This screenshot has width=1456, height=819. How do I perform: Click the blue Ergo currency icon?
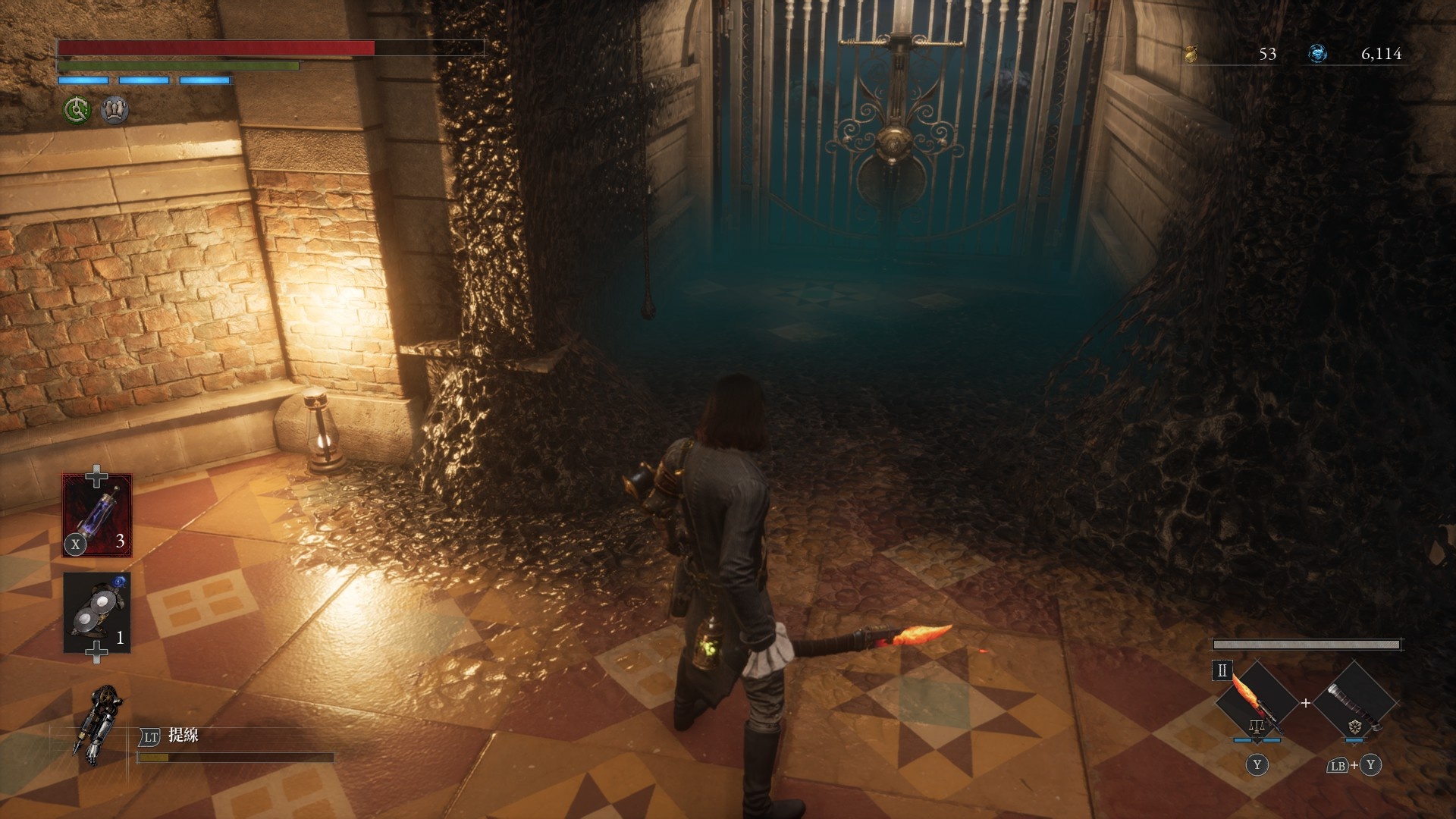point(1318,54)
